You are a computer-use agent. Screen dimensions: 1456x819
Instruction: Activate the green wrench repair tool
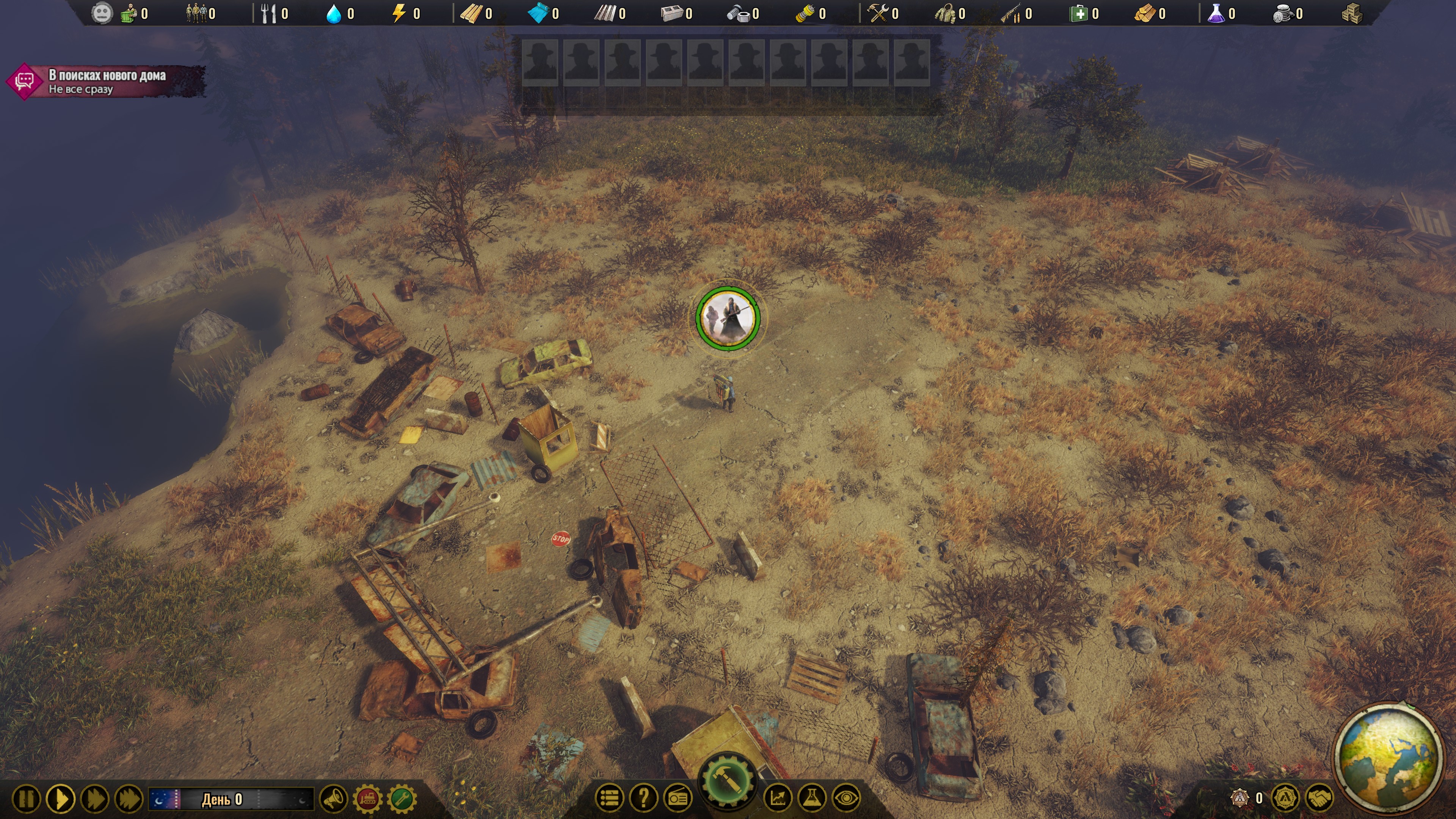[402, 799]
